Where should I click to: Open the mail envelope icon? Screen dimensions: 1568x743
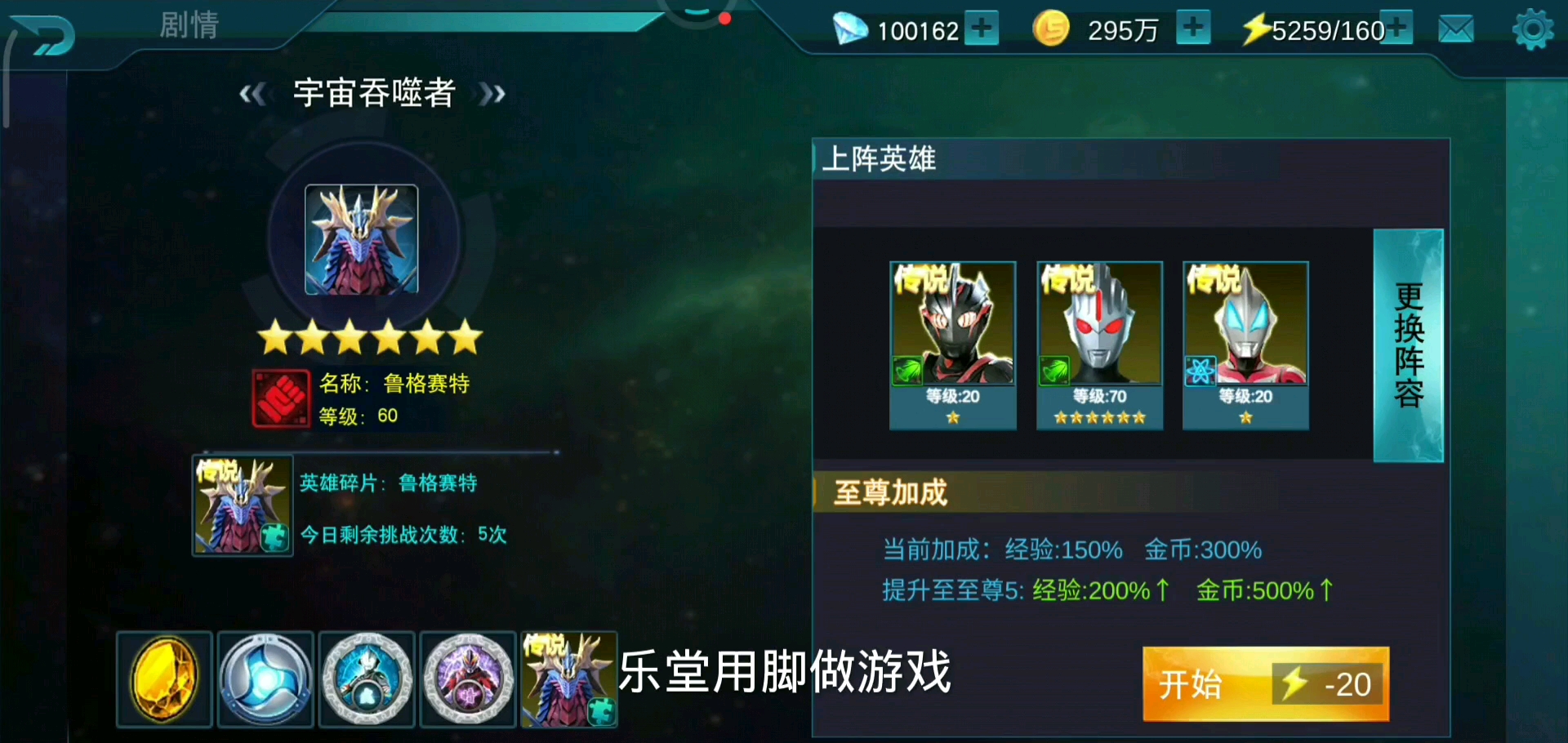click(x=1455, y=29)
